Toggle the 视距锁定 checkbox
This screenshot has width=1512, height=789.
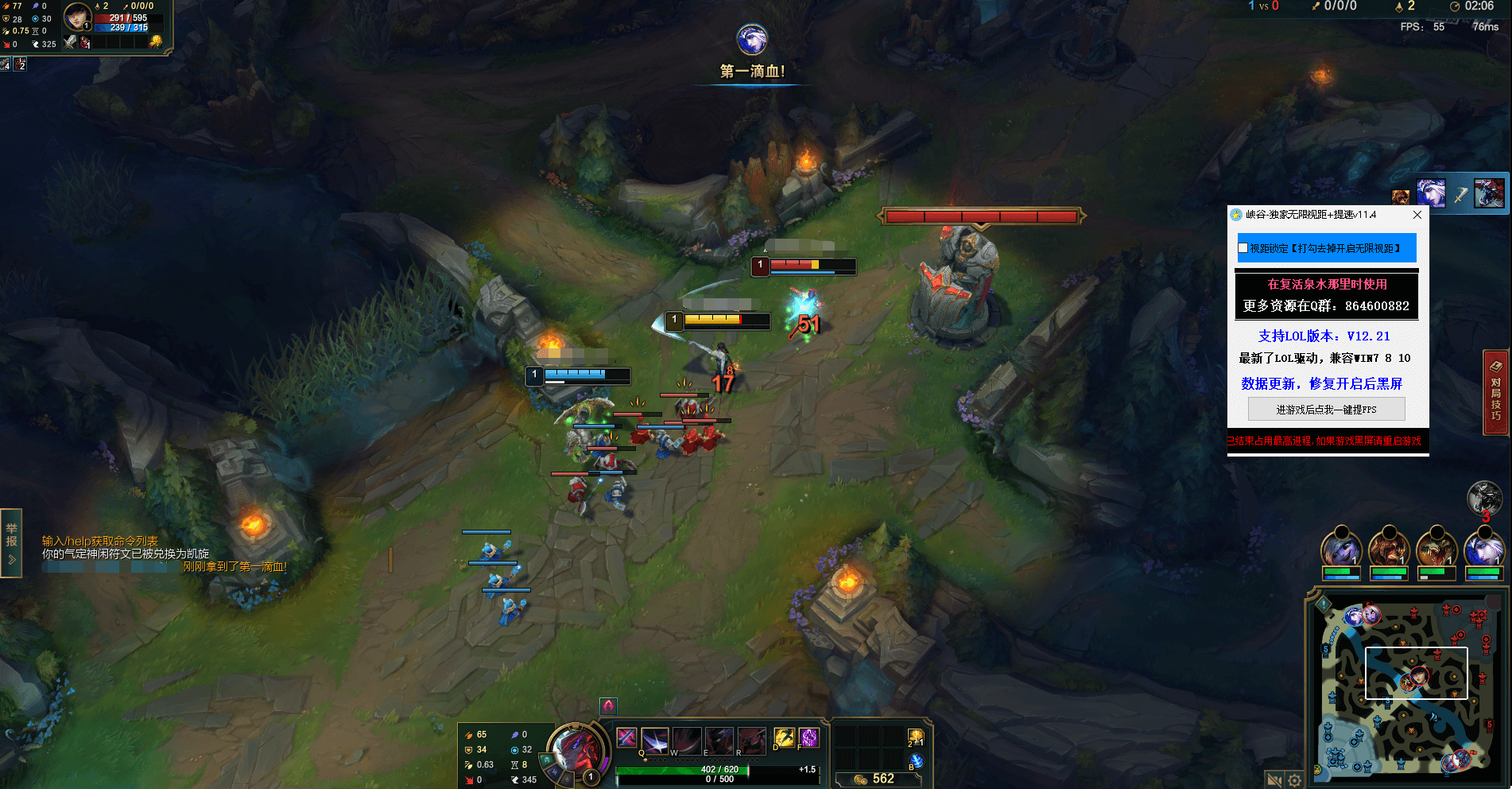(1243, 248)
